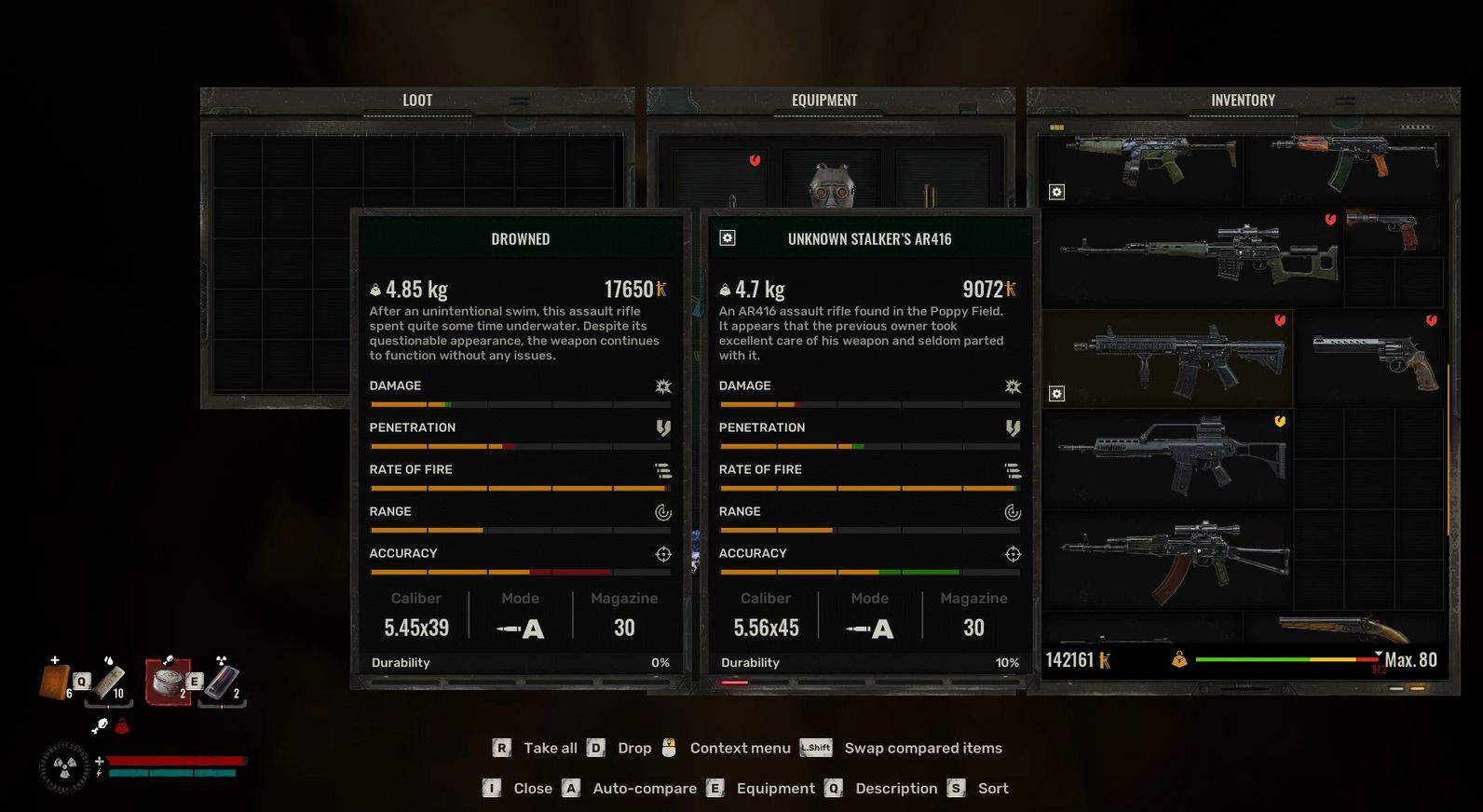Select the revolver with wooden grip
Image resolution: width=1483 pixels, height=812 pixels.
(x=1374, y=359)
